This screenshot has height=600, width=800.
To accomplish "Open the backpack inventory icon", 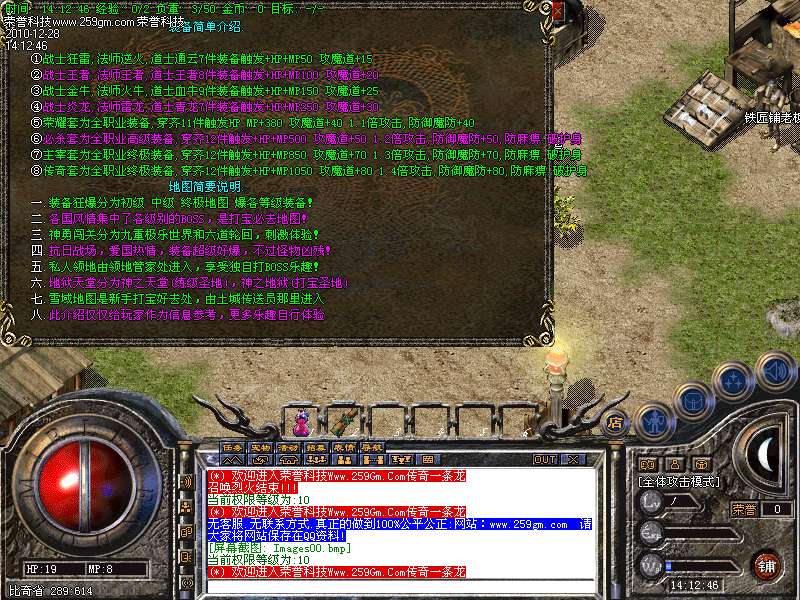I will tap(692, 402).
